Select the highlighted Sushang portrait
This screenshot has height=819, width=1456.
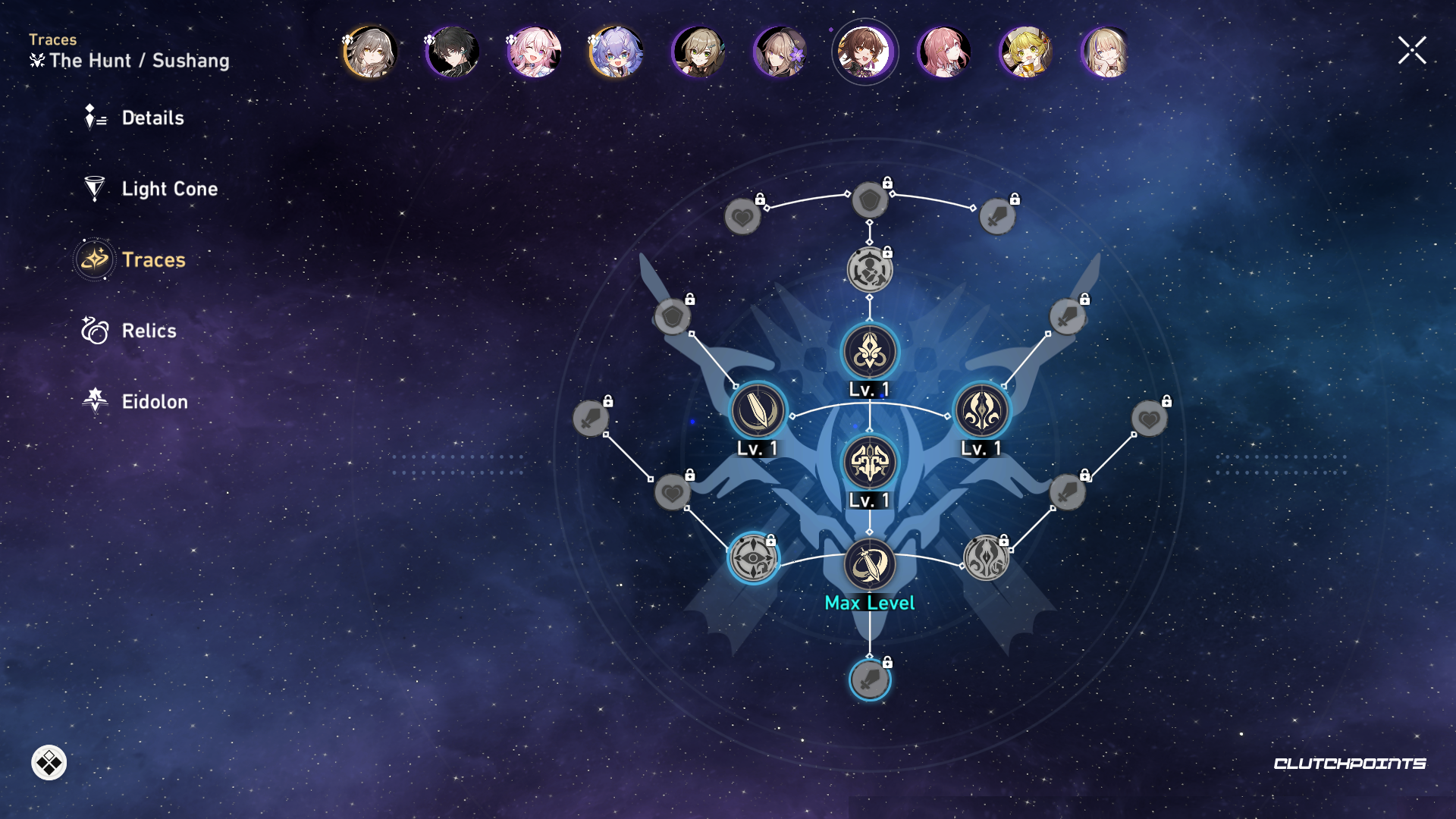[x=864, y=52]
